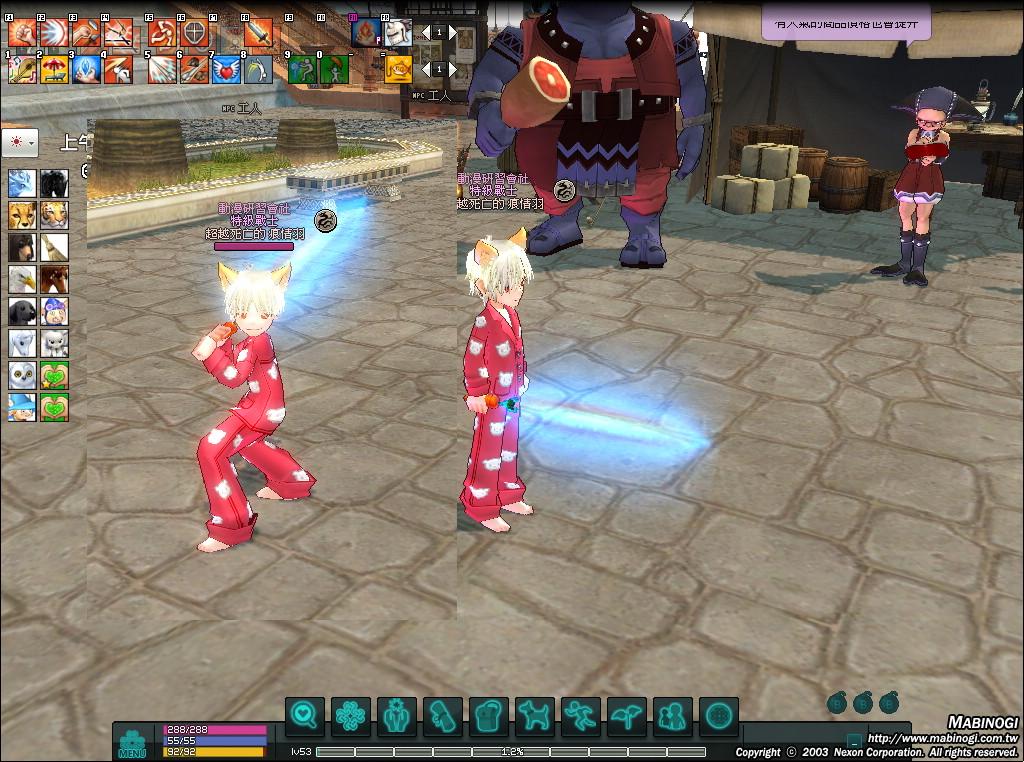Select the shield defense skill icon

point(195,34)
